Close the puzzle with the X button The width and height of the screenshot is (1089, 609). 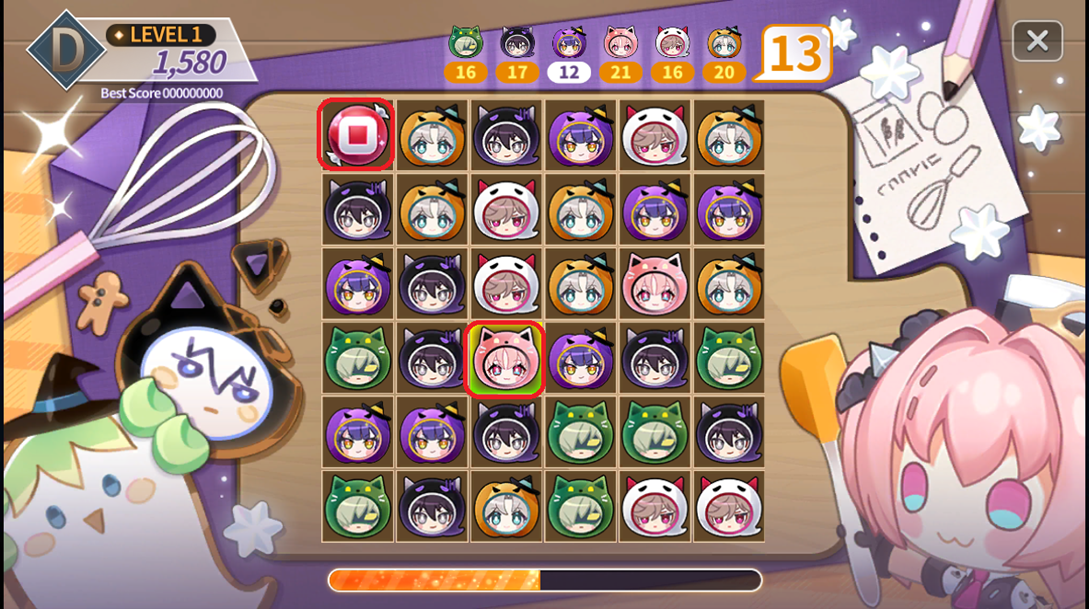[x=1037, y=41]
